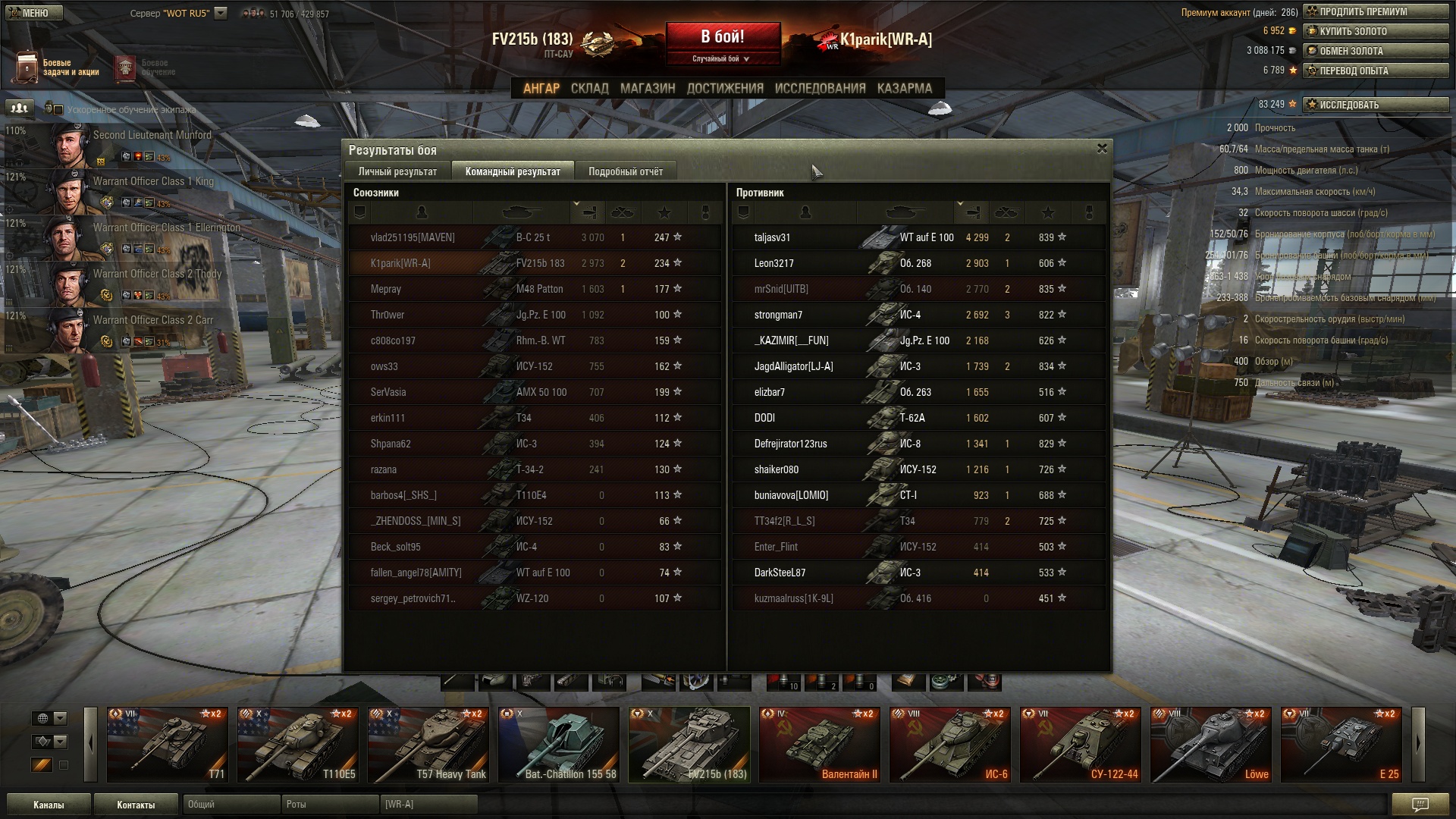Click the ПРОДЛИТЬ ПРЕМИУМ button

tap(1376, 11)
